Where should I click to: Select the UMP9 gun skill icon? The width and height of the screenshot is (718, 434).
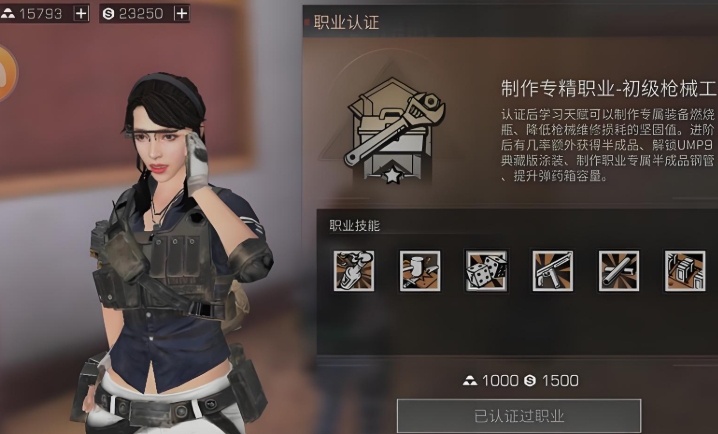tap(552, 270)
